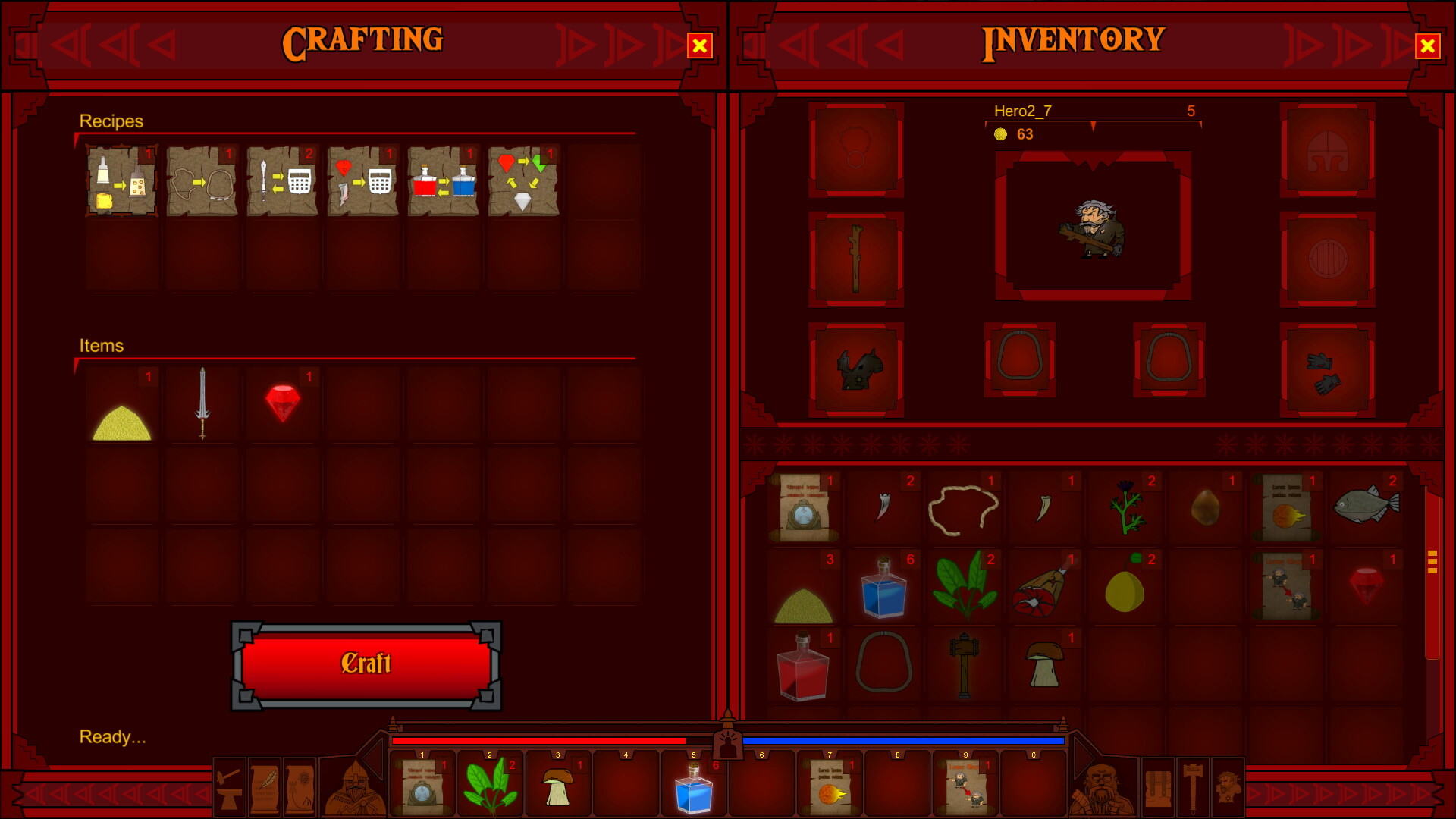Select the gem transmutation recipe card
Image resolution: width=1456 pixels, height=819 pixels.
click(x=523, y=182)
